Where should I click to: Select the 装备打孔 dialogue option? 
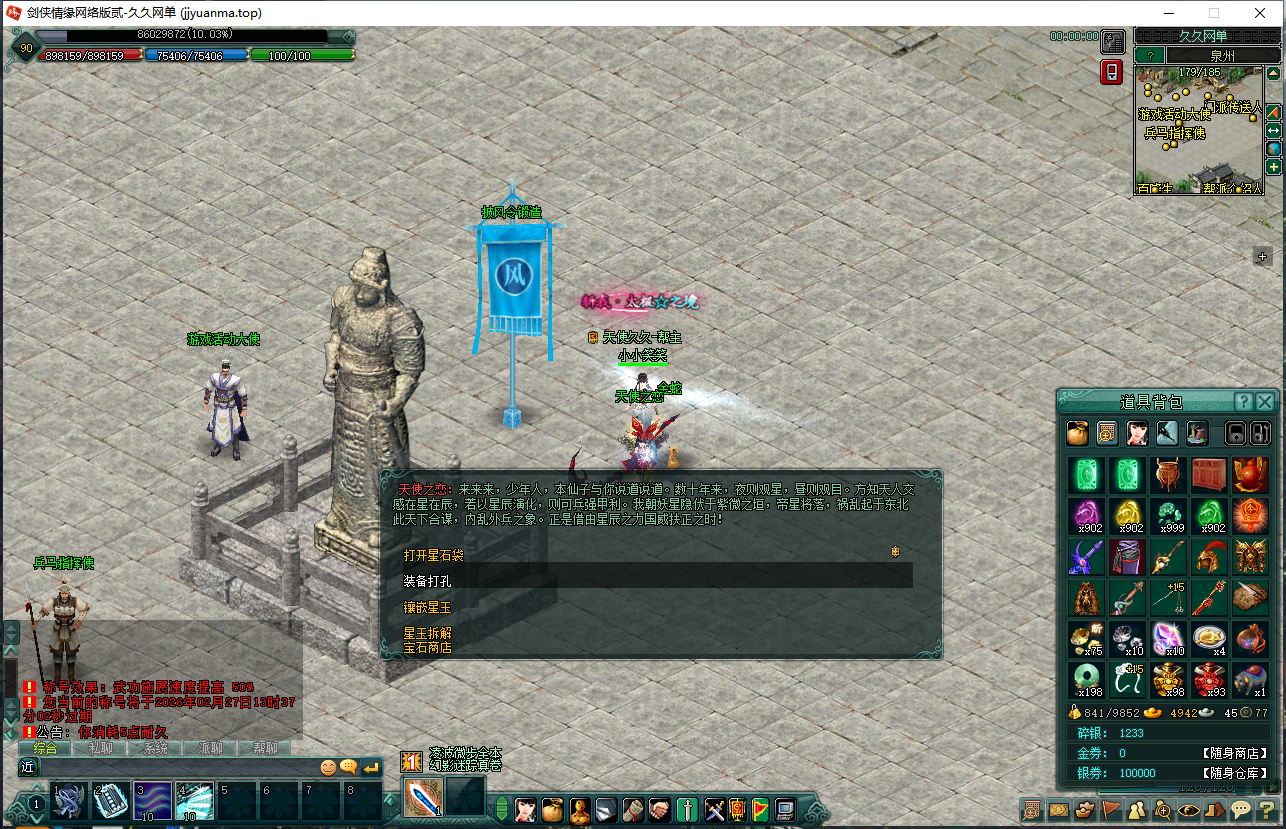tap(434, 580)
